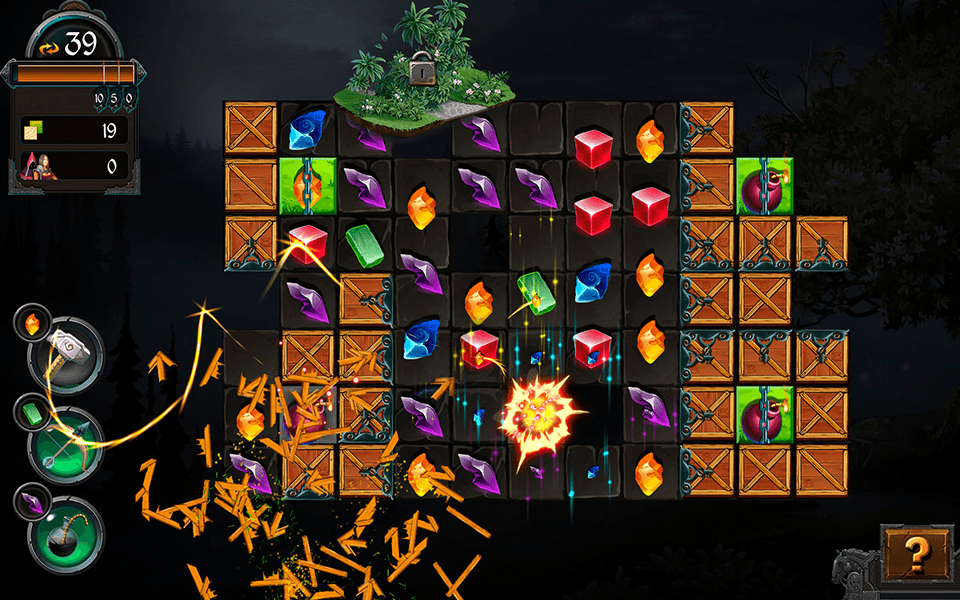Open the question mark help button

point(915,552)
